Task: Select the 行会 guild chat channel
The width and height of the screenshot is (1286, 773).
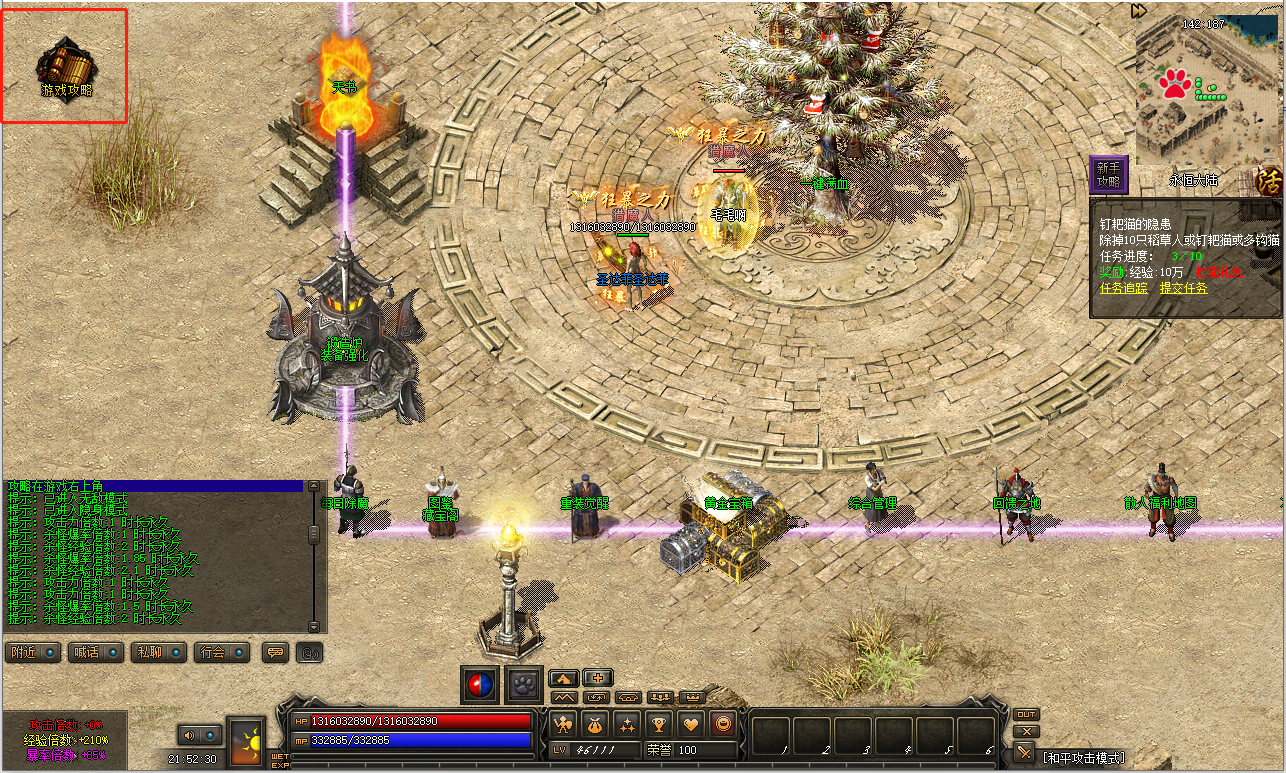Action: click(x=221, y=652)
